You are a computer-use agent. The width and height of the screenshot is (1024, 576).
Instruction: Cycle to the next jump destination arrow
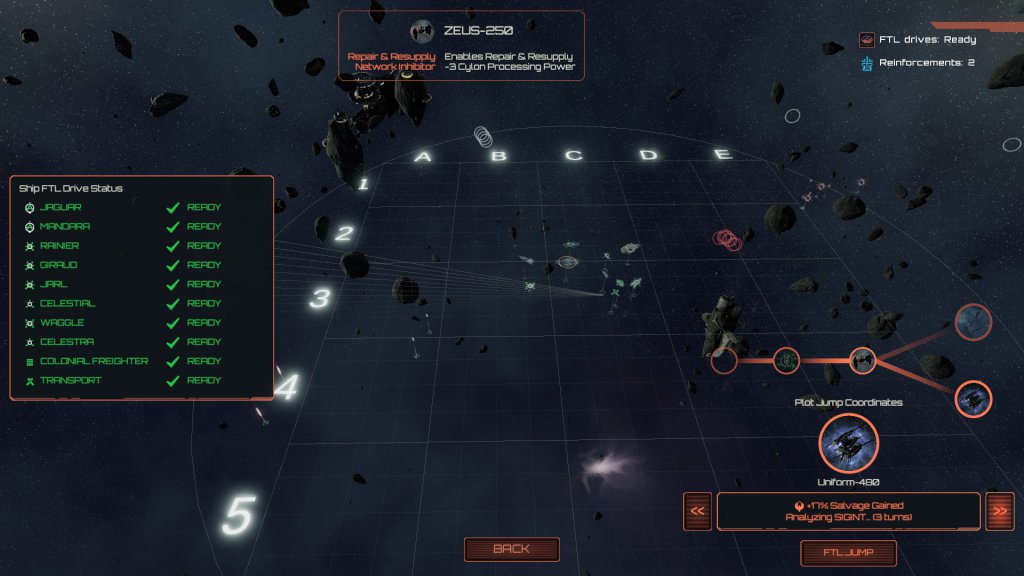[x=998, y=511]
